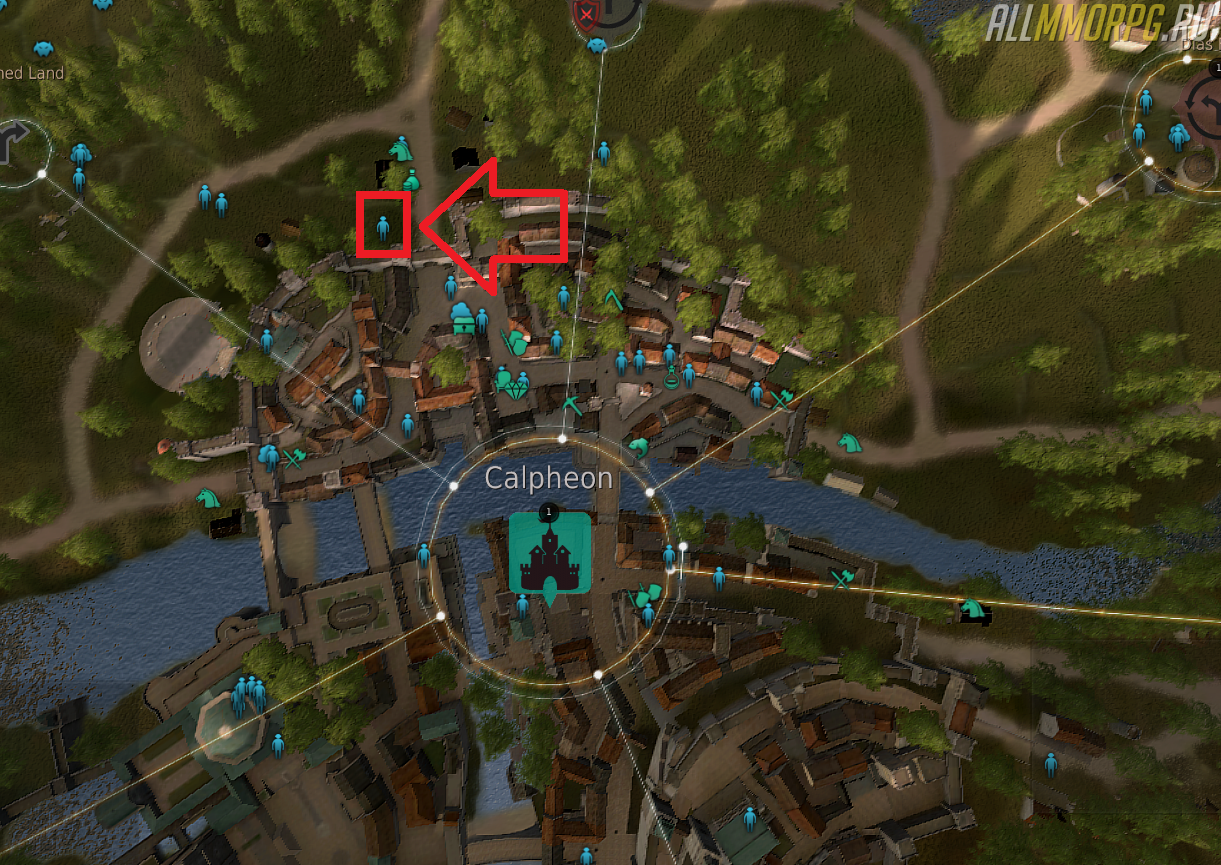Click the fish marker by the river
This screenshot has height=865, width=1221.
pos(637,445)
